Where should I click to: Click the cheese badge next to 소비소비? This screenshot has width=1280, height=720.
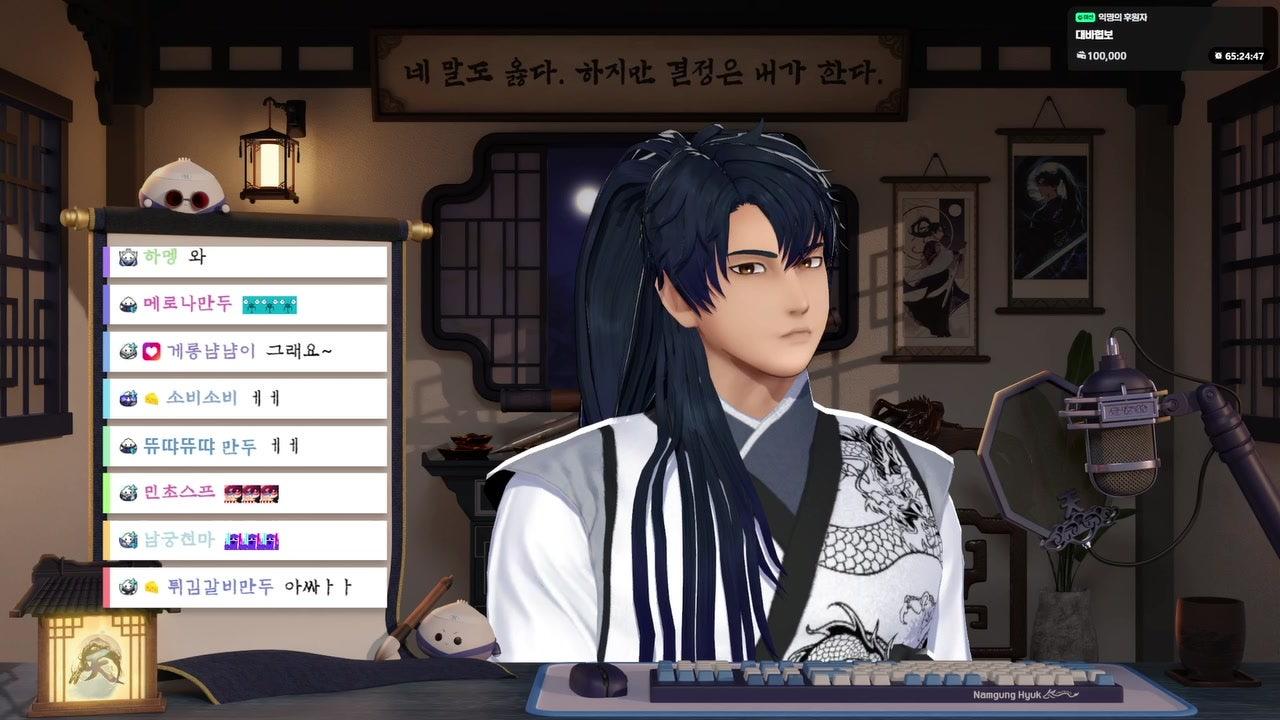pyautogui.click(x=150, y=398)
